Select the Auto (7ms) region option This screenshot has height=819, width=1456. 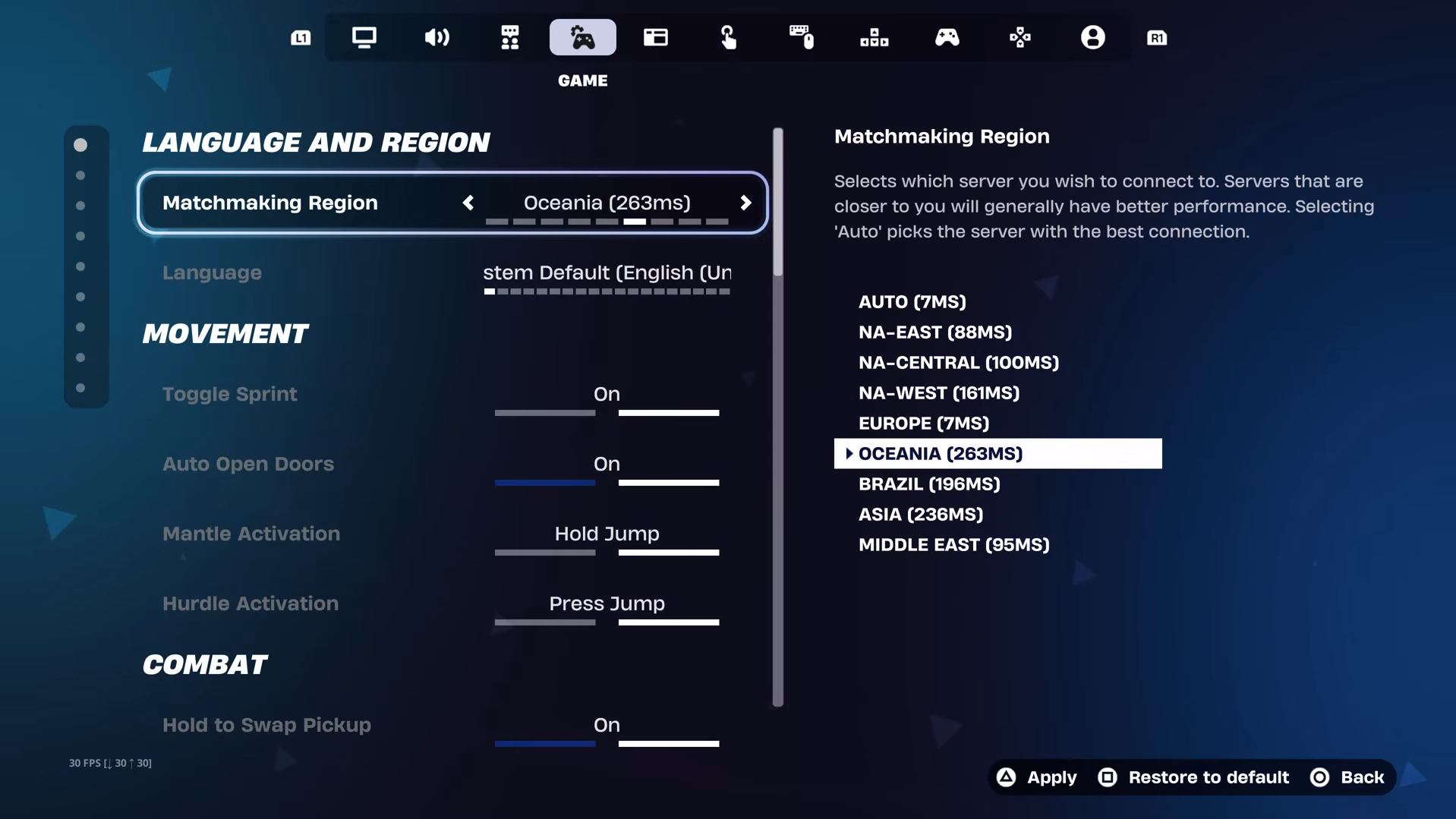point(912,302)
